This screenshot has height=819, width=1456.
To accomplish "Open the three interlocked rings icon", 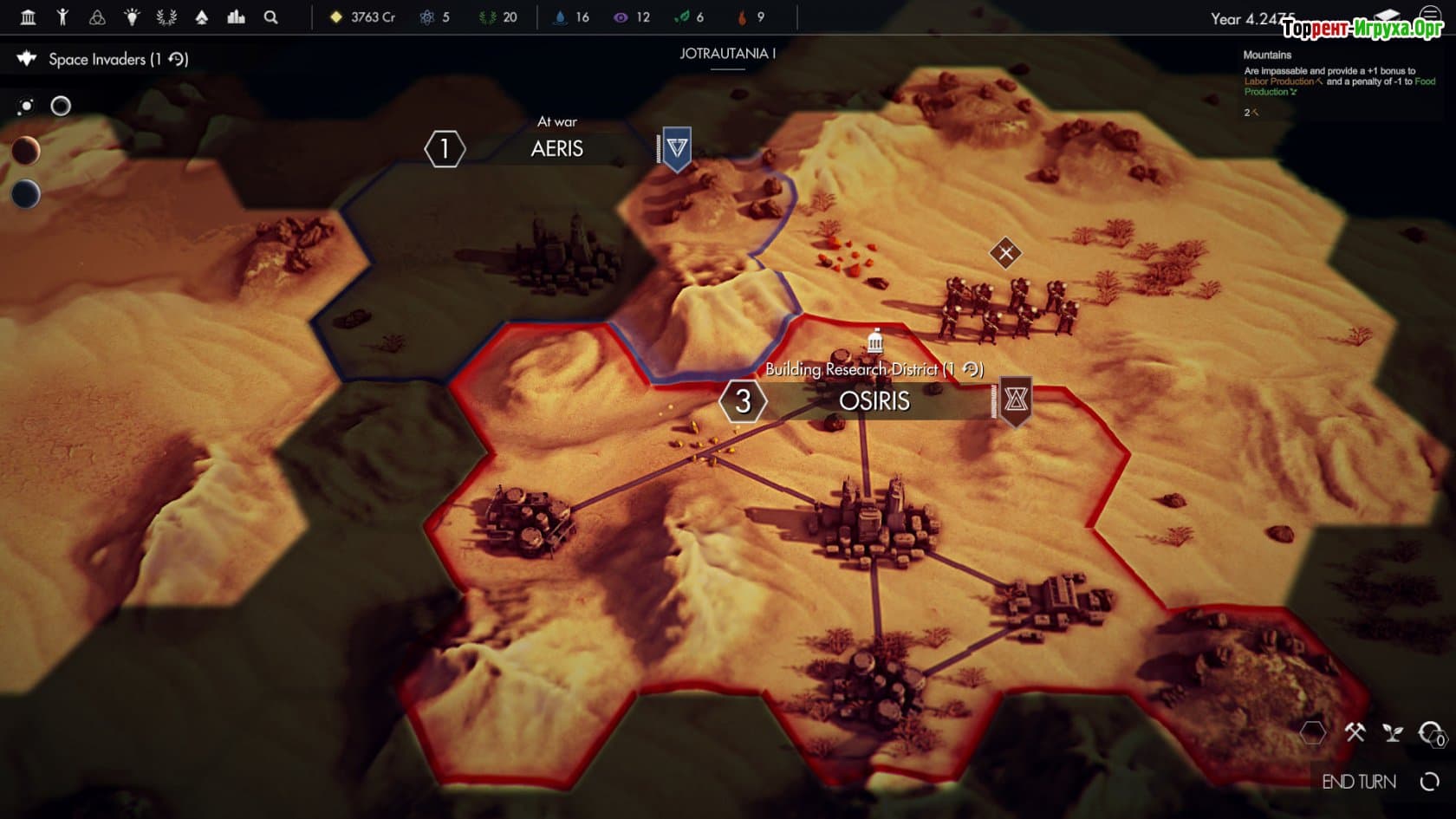I will (97, 17).
